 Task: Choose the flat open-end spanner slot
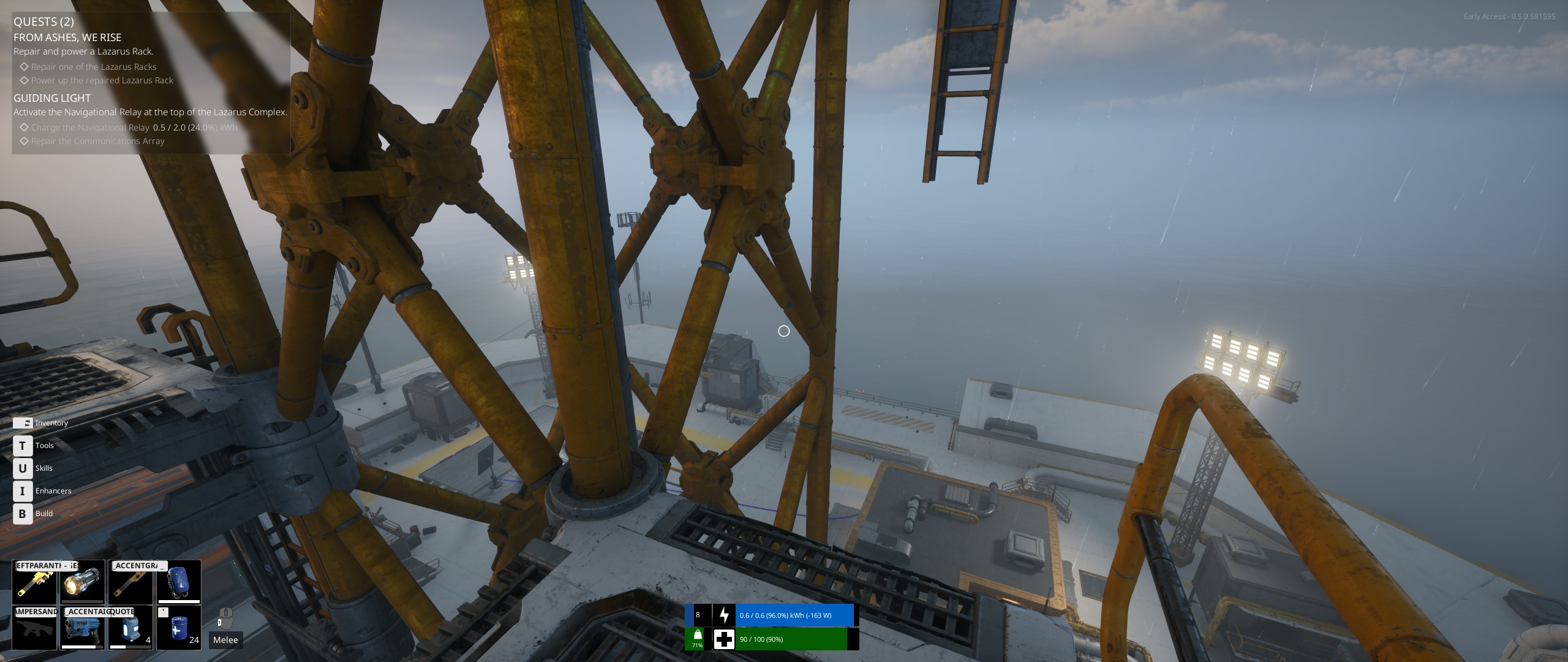click(130, 582)
